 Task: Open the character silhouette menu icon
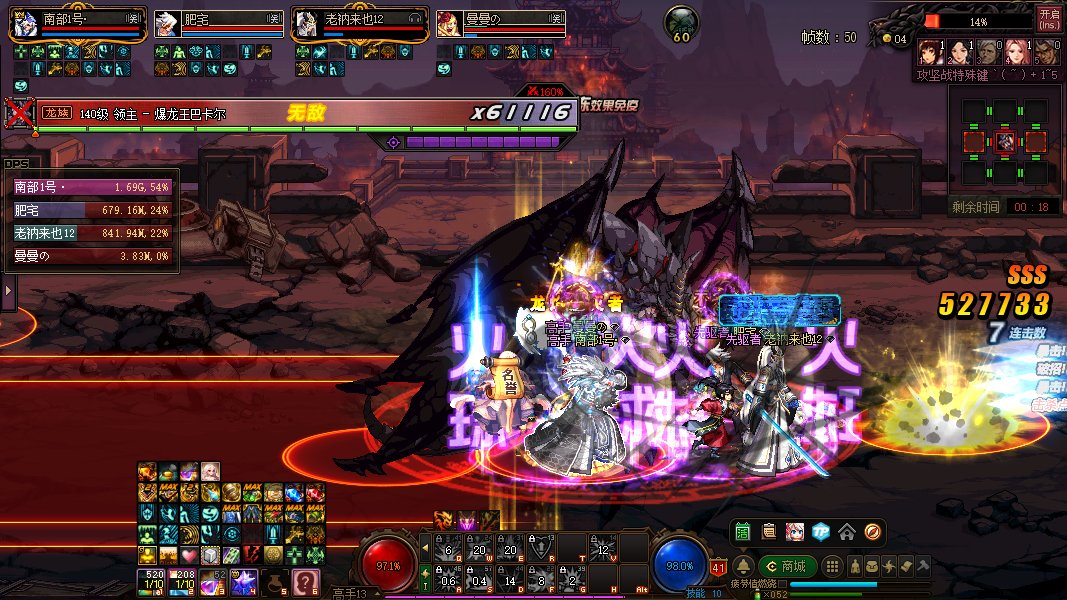(x=855, y=566)
